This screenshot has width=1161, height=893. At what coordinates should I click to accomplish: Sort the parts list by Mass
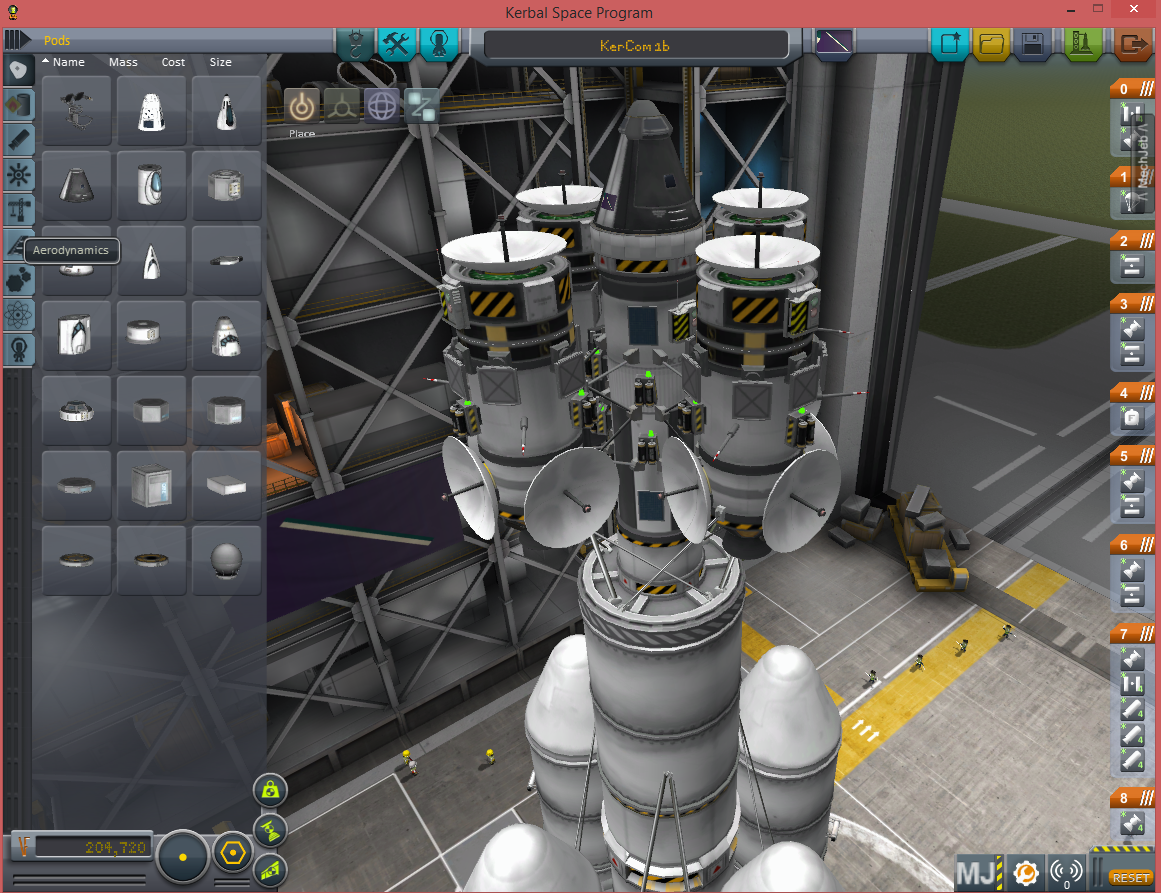123,62
